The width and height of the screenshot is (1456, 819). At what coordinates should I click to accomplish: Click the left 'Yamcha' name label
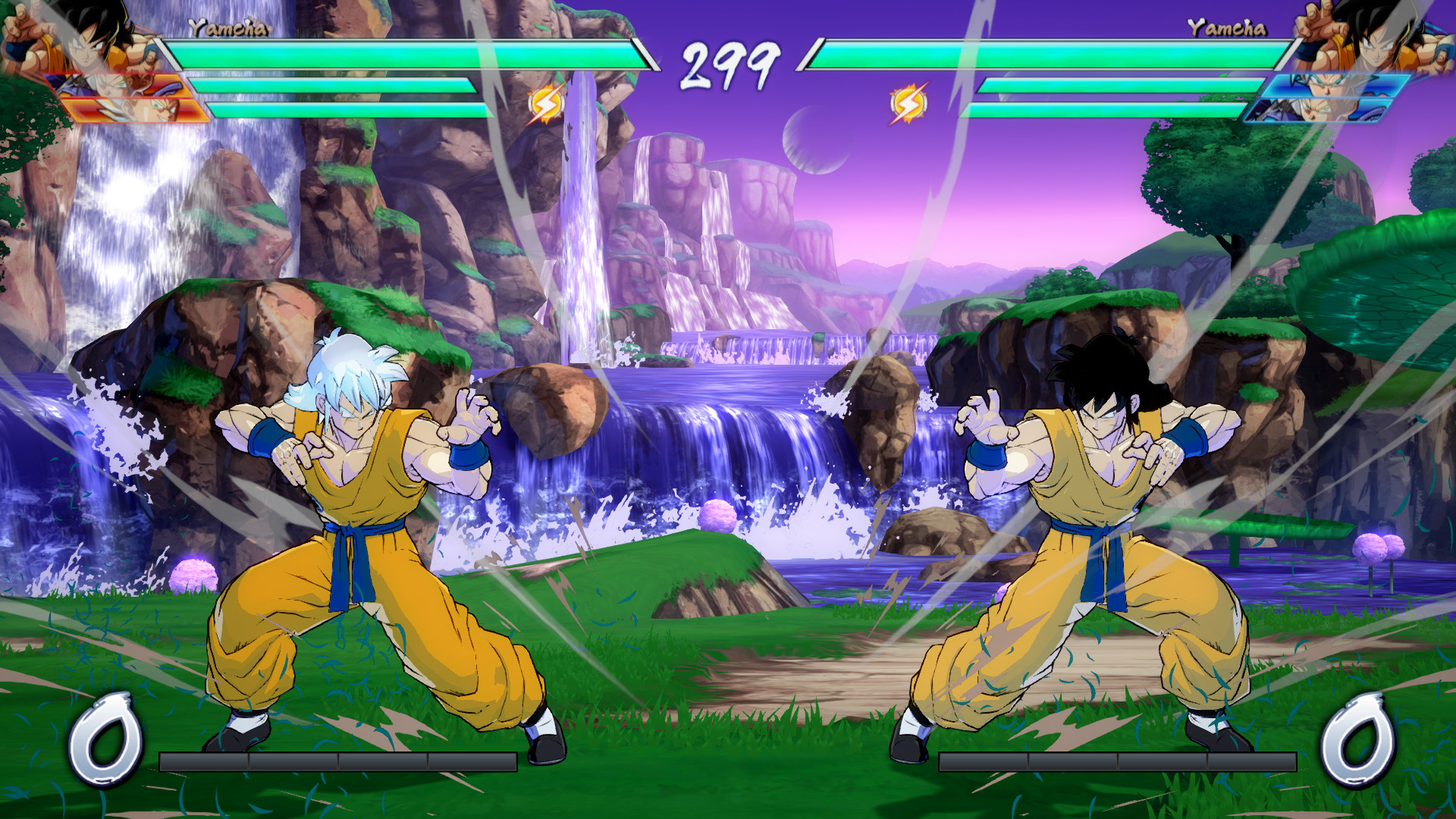(227, 25)
